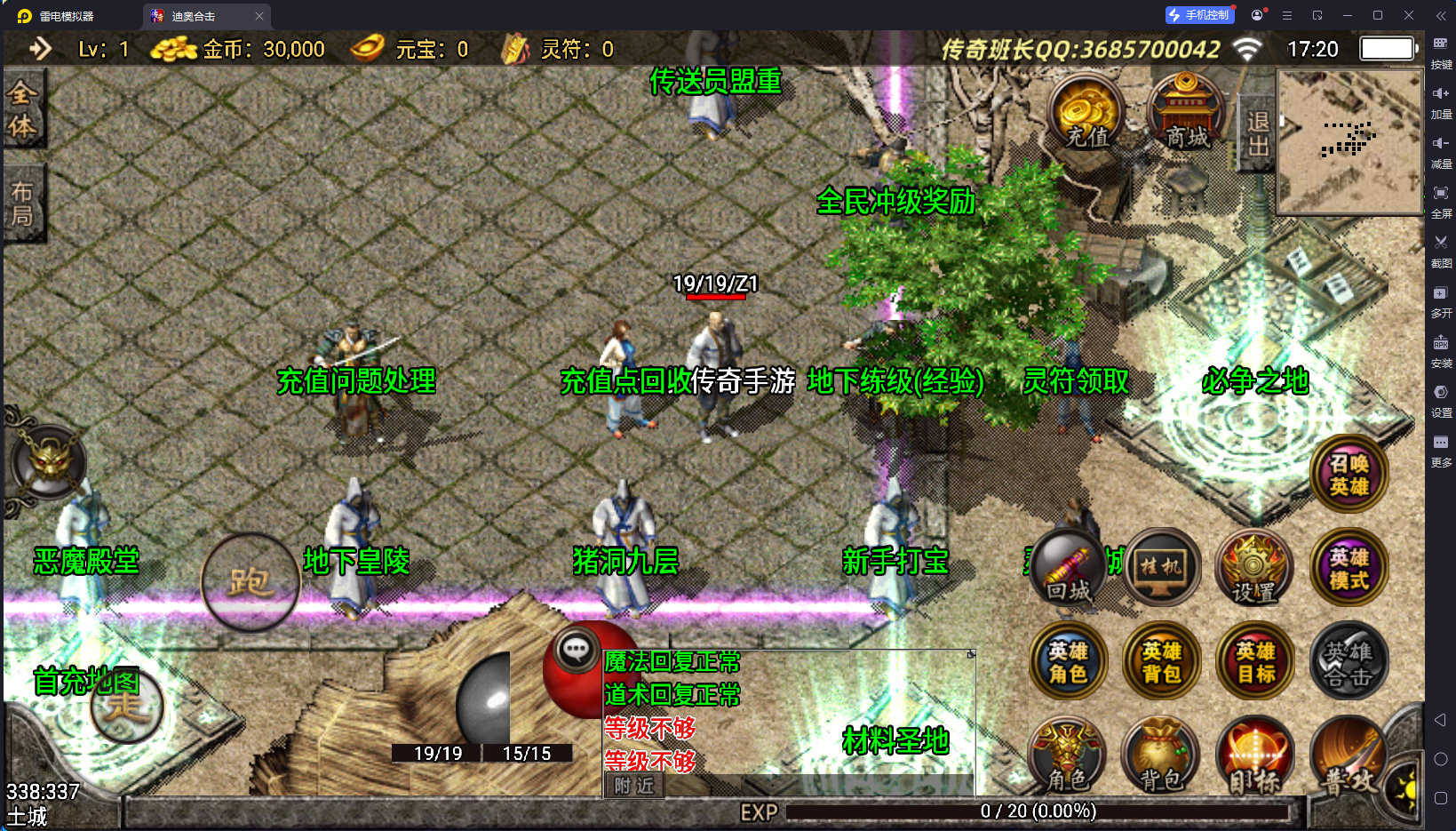
Task: Toggle 挂机 auto-play
Action: click(1162, 569)
